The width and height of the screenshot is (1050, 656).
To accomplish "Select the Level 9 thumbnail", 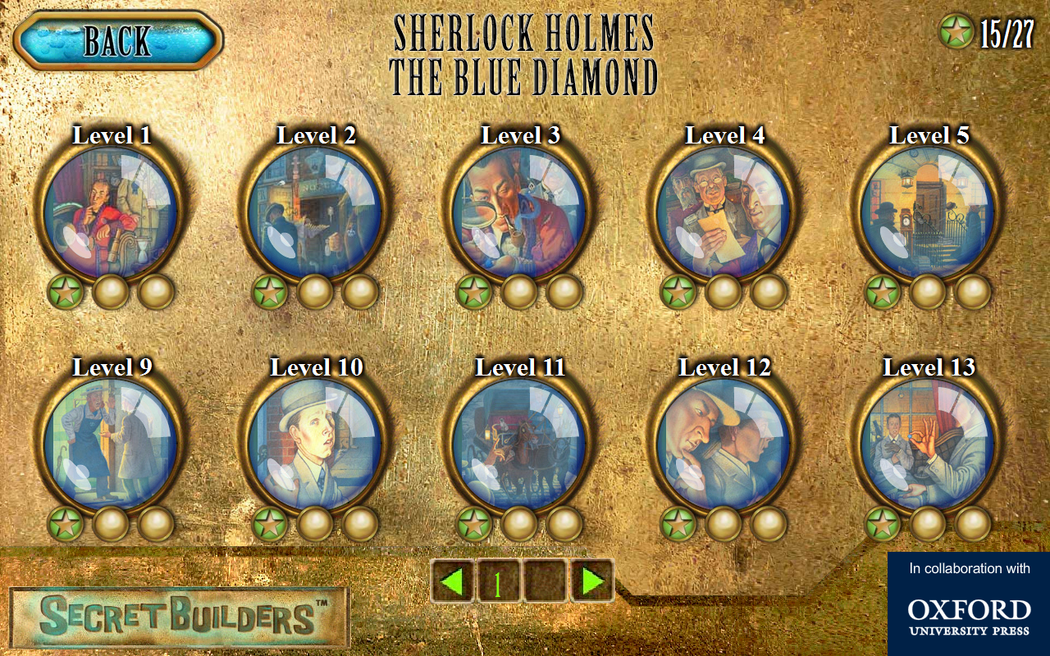I will pyautogui.click(x=111, y=444).
